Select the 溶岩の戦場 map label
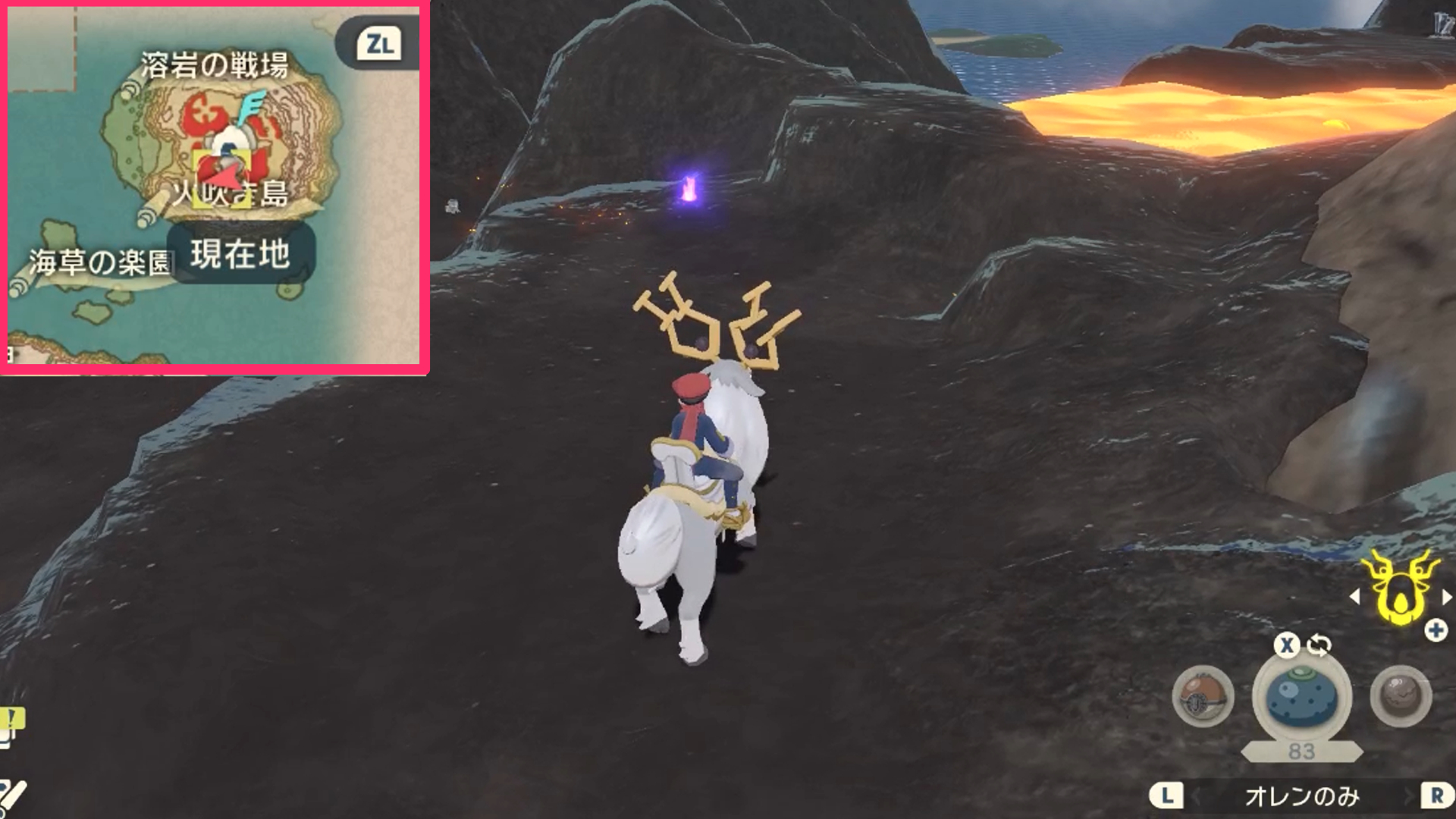This screenshot has height=819, width=1456. coord(214,63)
